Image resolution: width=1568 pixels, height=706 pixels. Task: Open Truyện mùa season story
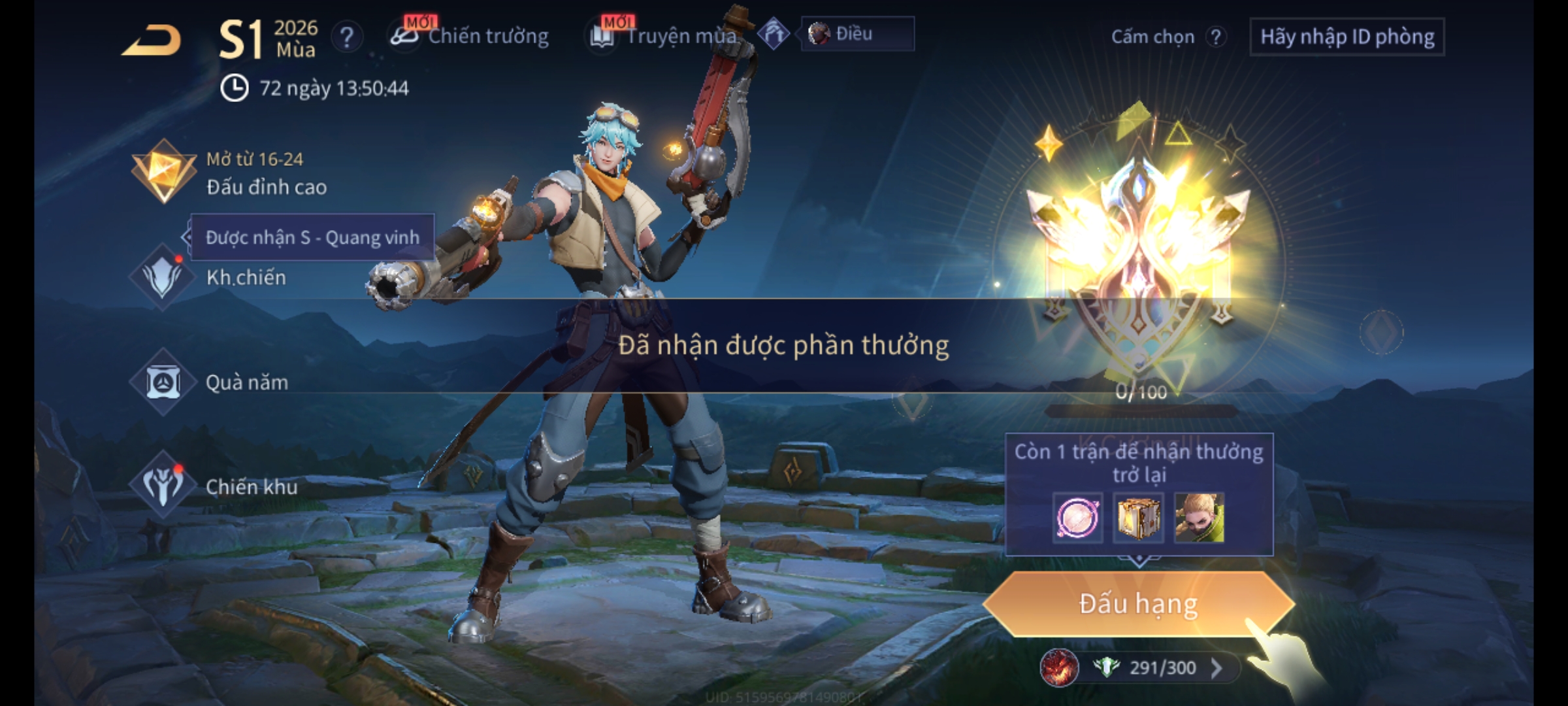tap(666, 36)
